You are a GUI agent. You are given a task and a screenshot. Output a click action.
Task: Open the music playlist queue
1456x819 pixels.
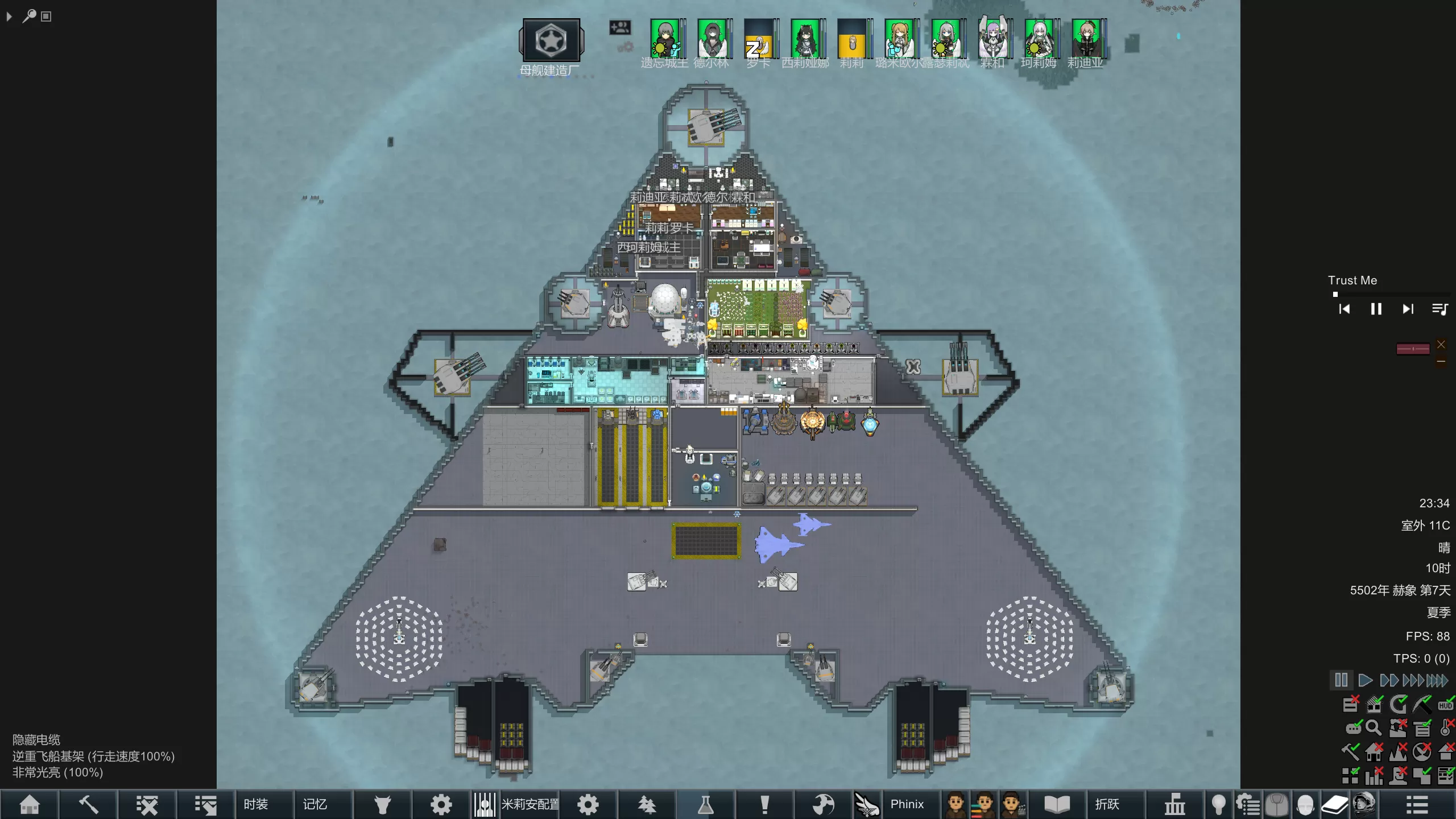click(1440, 309)
